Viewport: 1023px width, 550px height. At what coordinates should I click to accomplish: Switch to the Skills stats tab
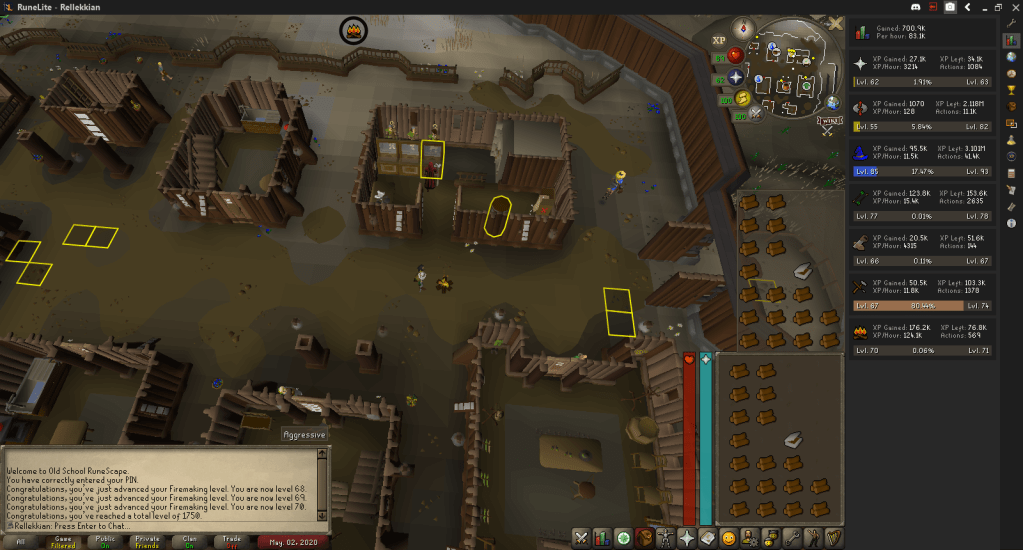601,538
